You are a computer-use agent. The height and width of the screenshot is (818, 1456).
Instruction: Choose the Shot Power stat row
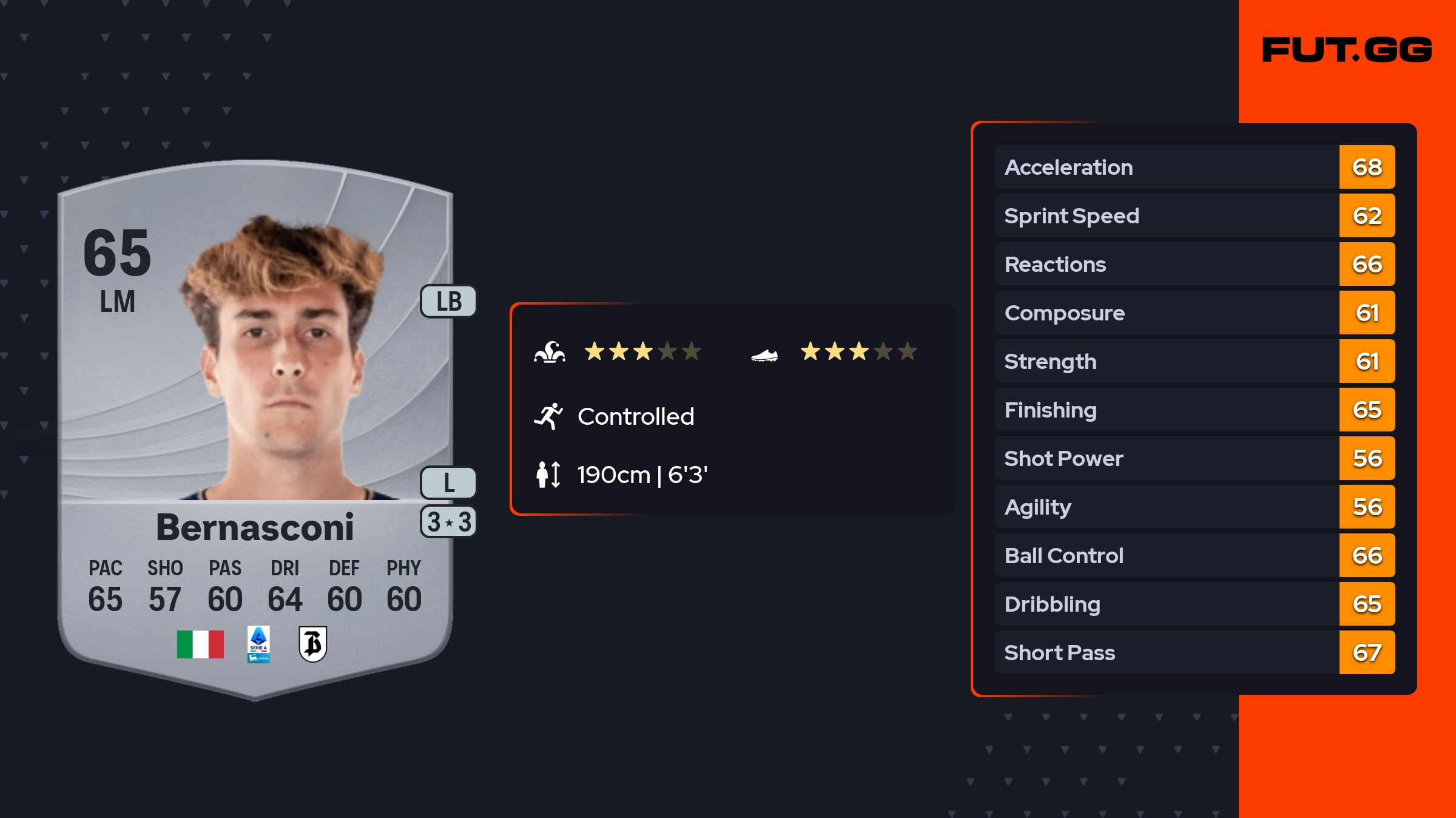pos(1194,459)
